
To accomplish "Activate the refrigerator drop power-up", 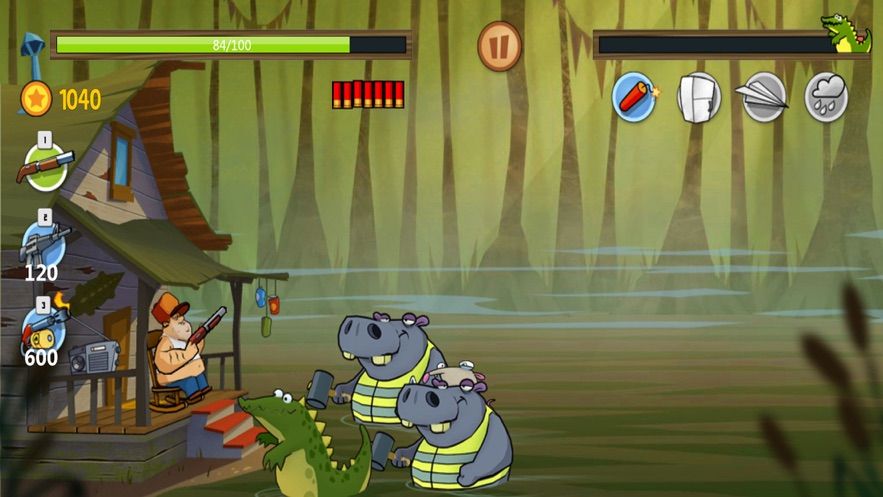I will [699, 97].
